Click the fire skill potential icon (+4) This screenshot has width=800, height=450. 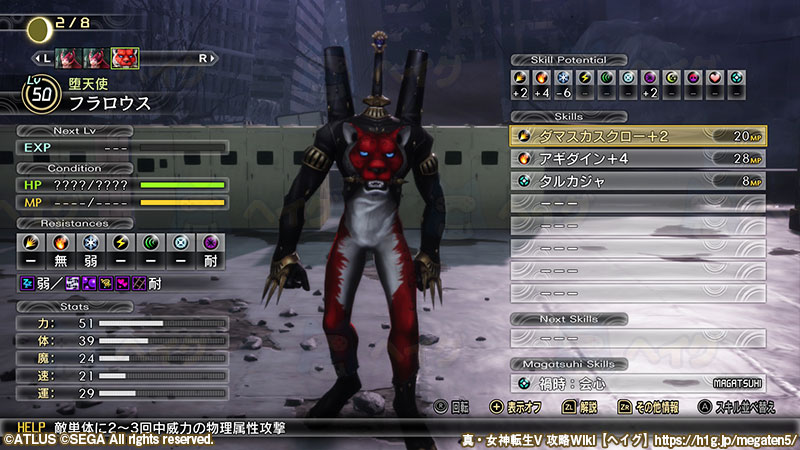[x=541, y=77]
